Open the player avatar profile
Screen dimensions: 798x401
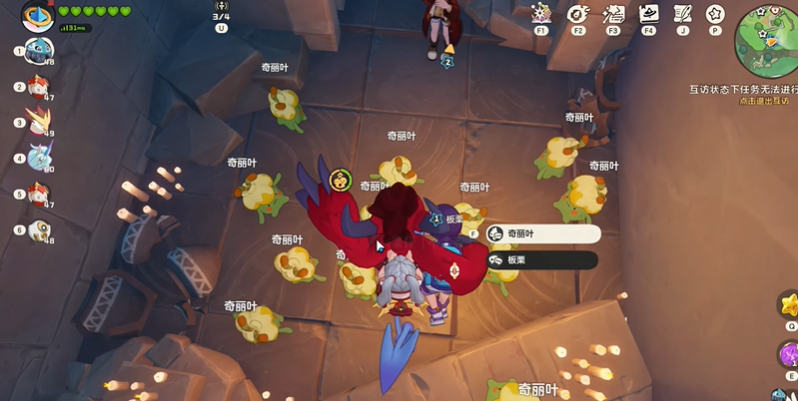(38, 15)
